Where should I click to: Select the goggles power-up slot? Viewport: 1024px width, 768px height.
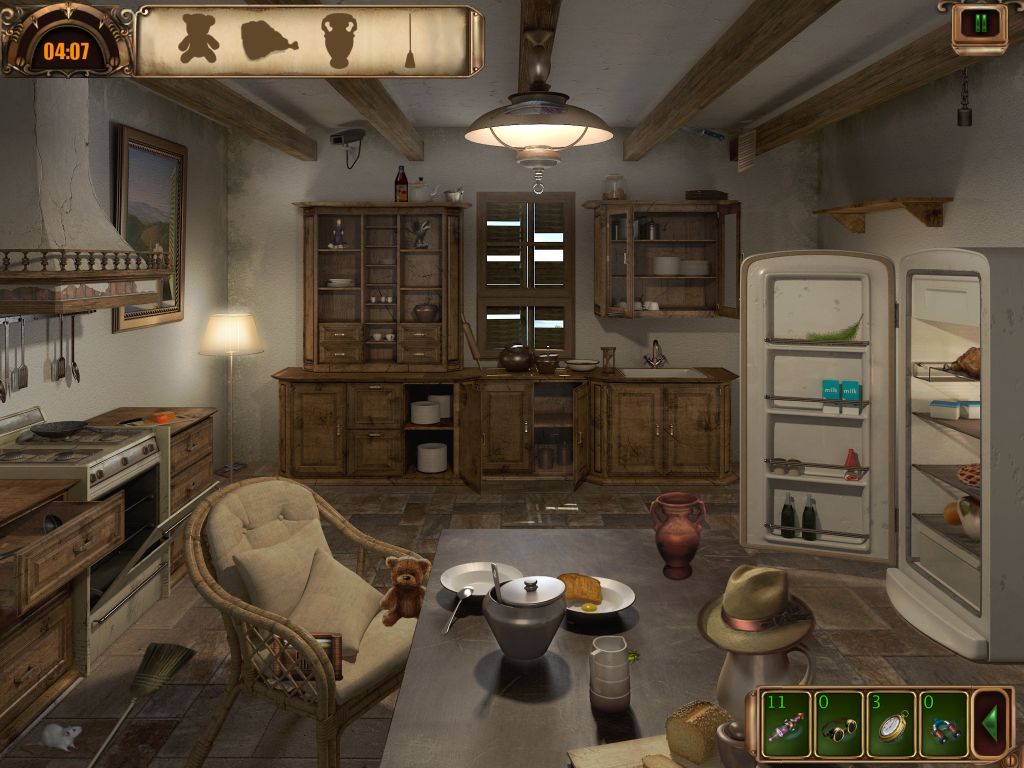coord(839,724)
